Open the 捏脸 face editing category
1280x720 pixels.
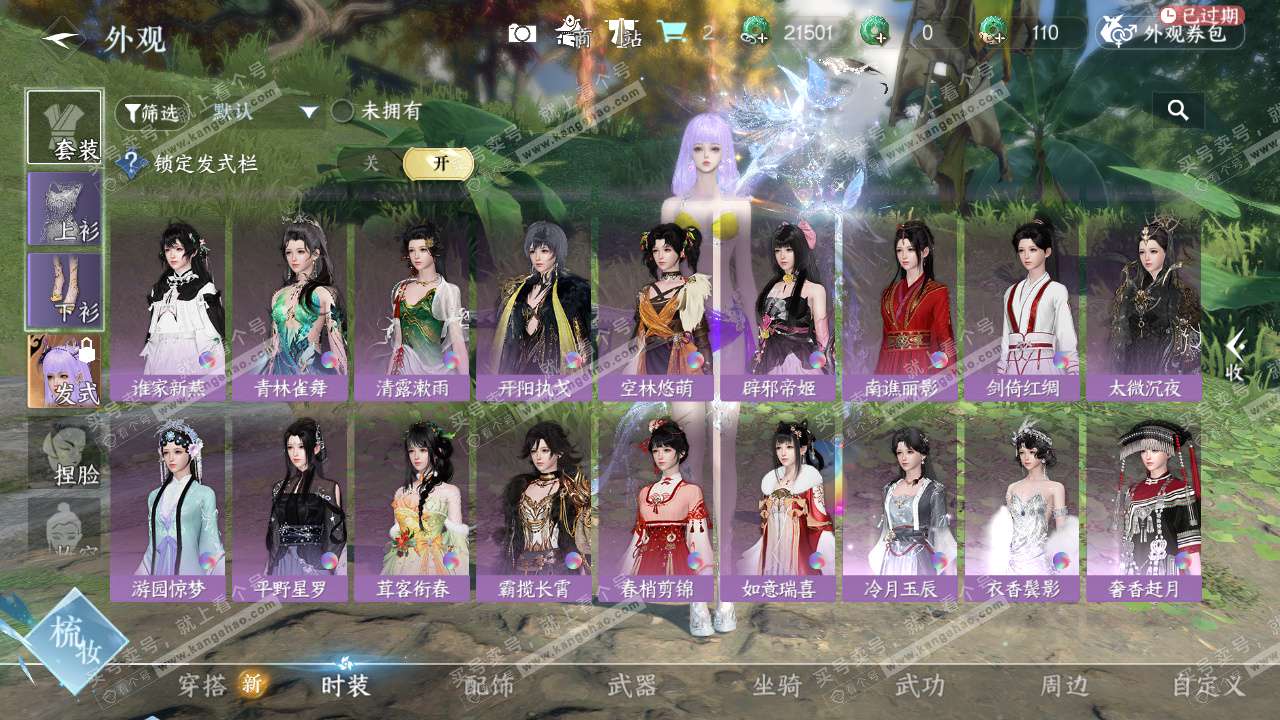pos(65,452)
